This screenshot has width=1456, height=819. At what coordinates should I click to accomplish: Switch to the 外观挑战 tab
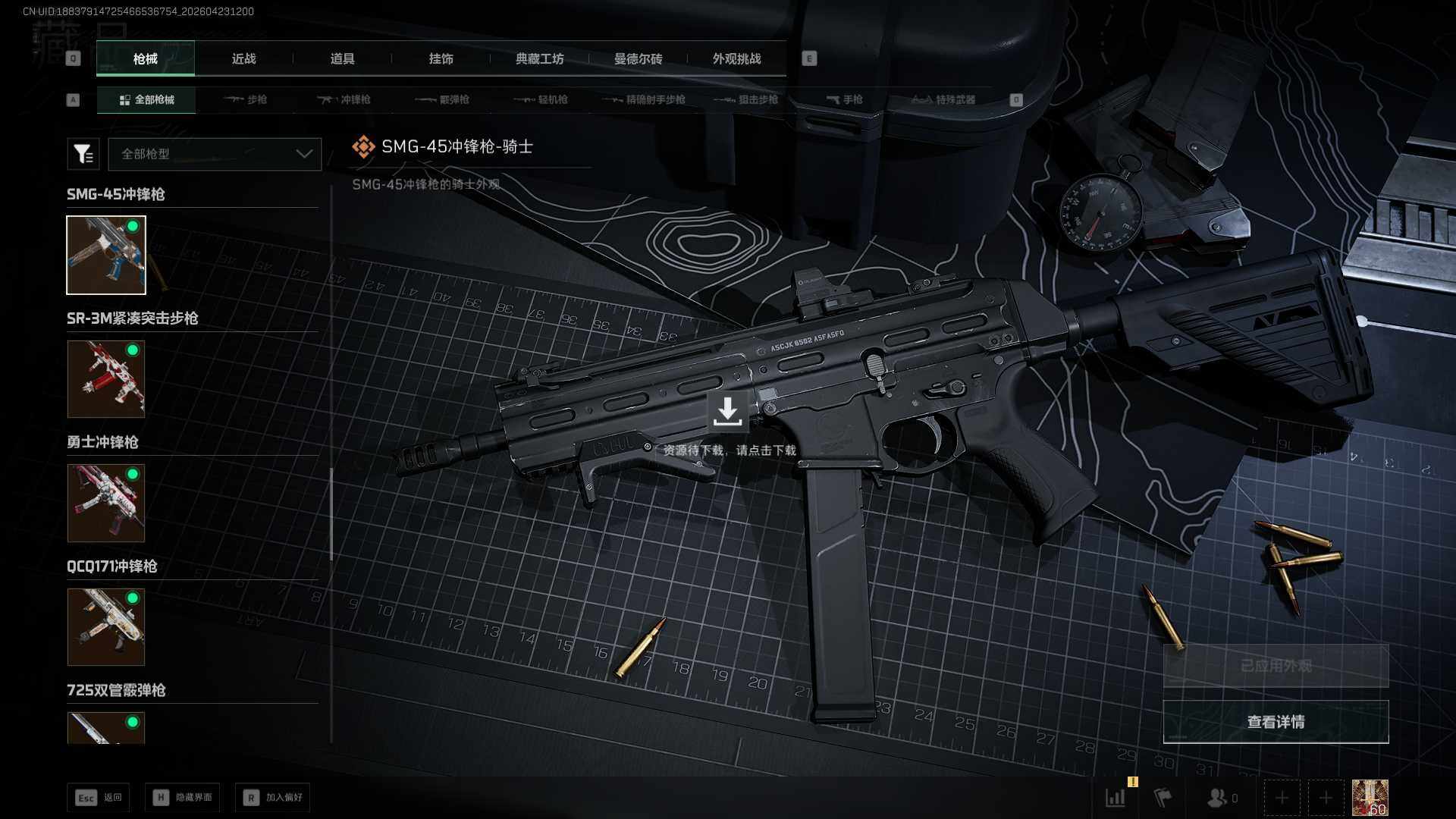point(736,59)
